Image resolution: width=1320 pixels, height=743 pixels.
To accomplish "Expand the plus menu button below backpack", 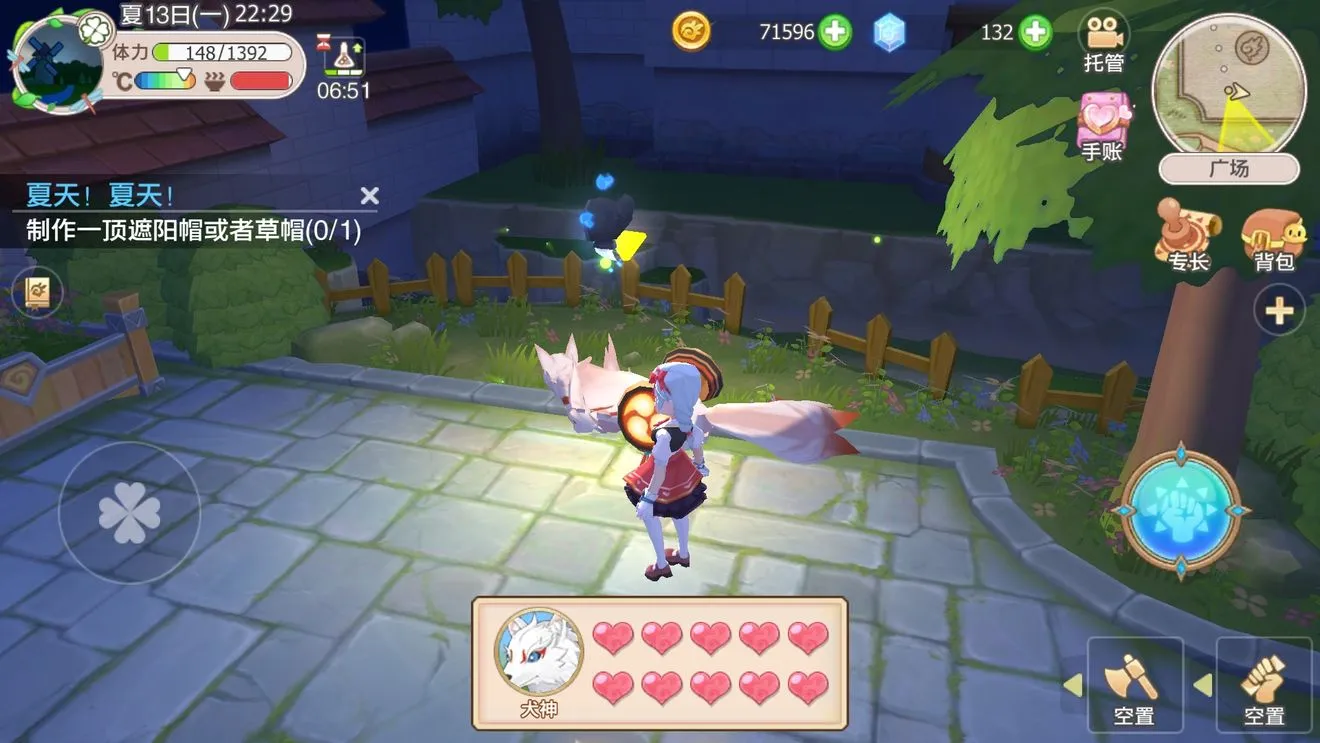I will (x=1279, y=312).
